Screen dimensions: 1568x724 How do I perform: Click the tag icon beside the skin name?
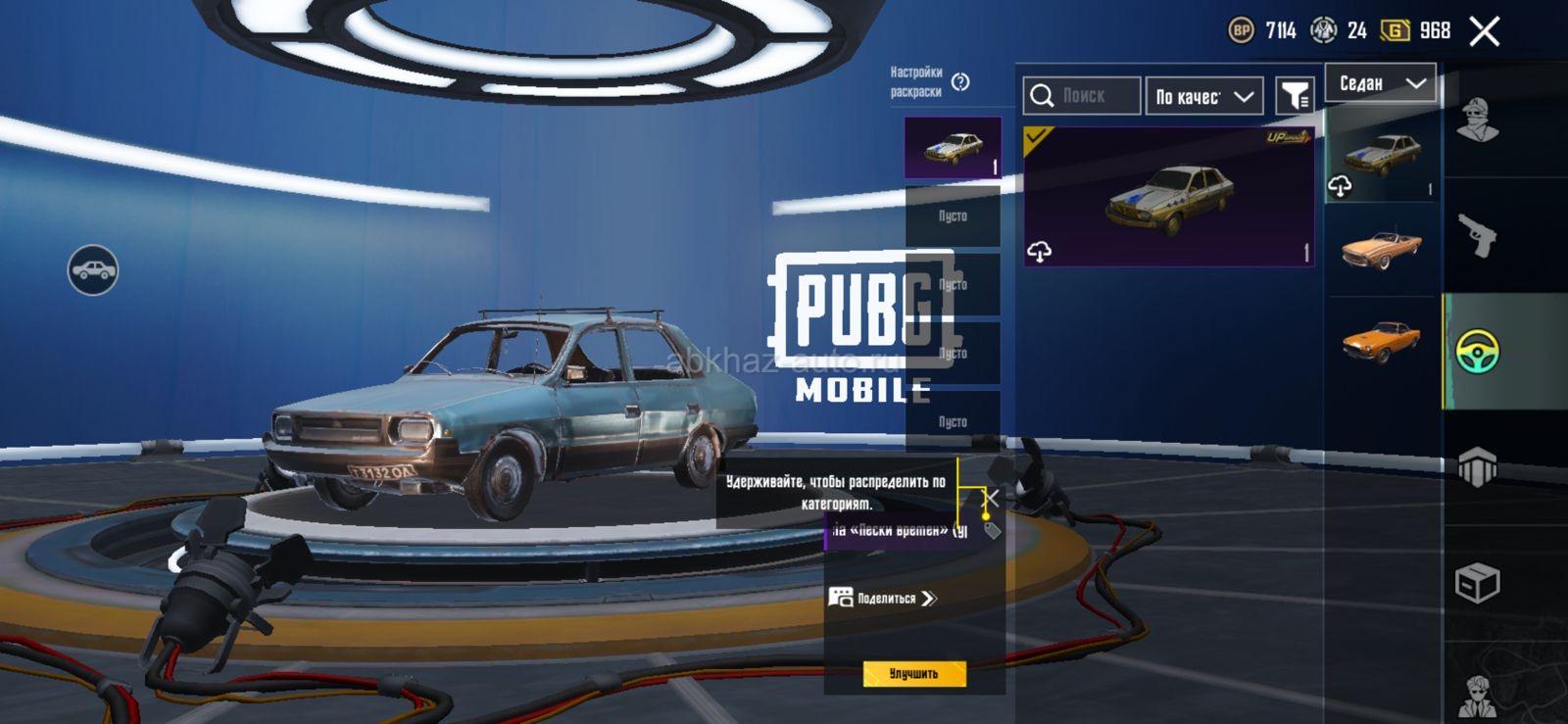click(992, 531)
